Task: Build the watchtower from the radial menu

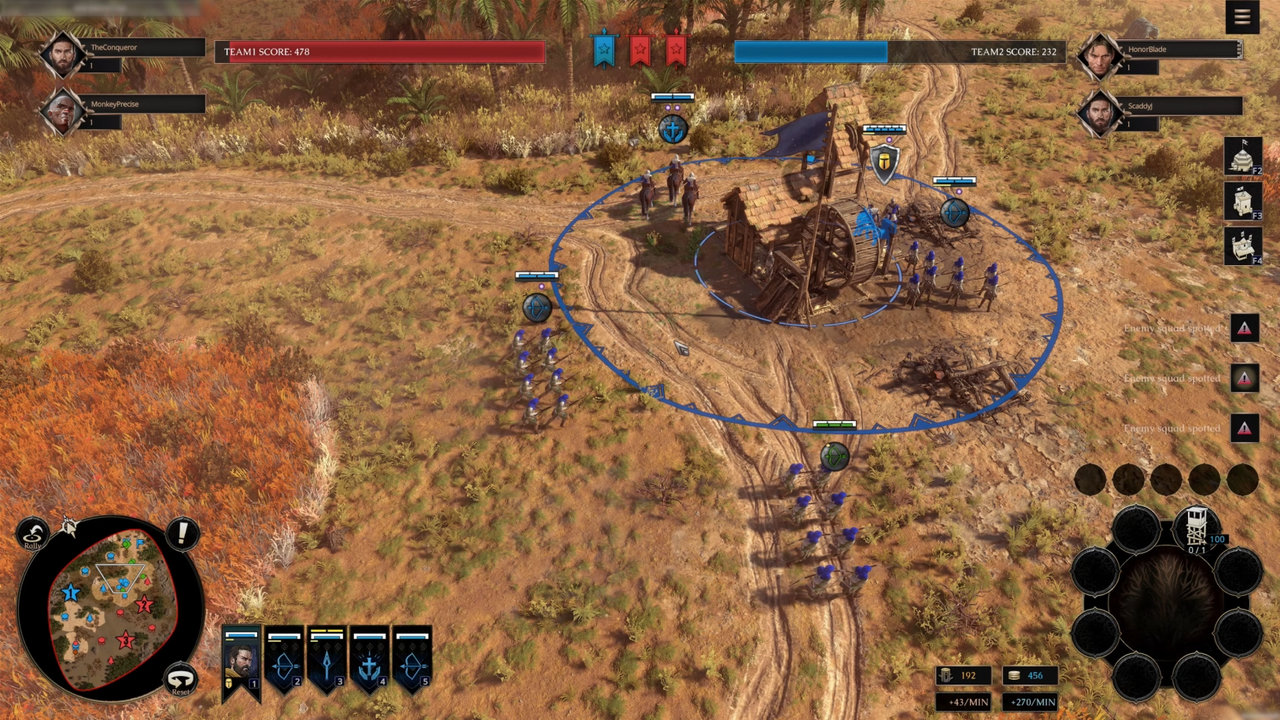Action: pos(1194,527)
